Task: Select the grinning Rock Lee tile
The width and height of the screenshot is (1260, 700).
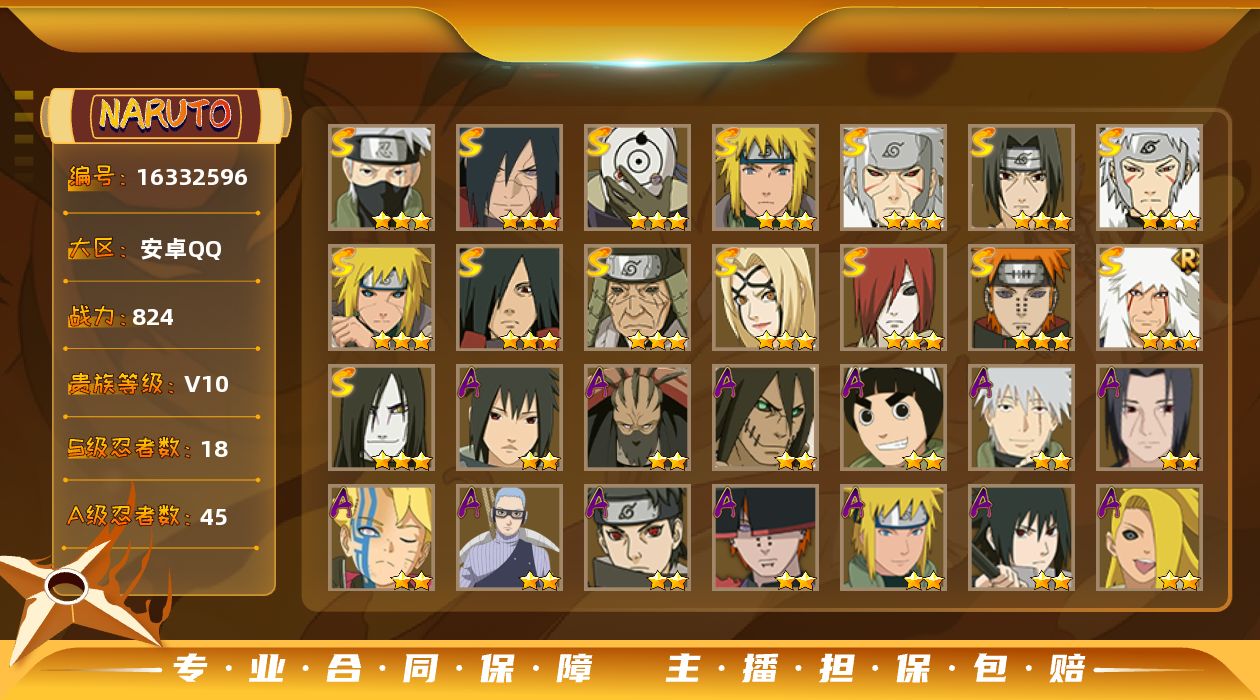Action: coord(893,417)
